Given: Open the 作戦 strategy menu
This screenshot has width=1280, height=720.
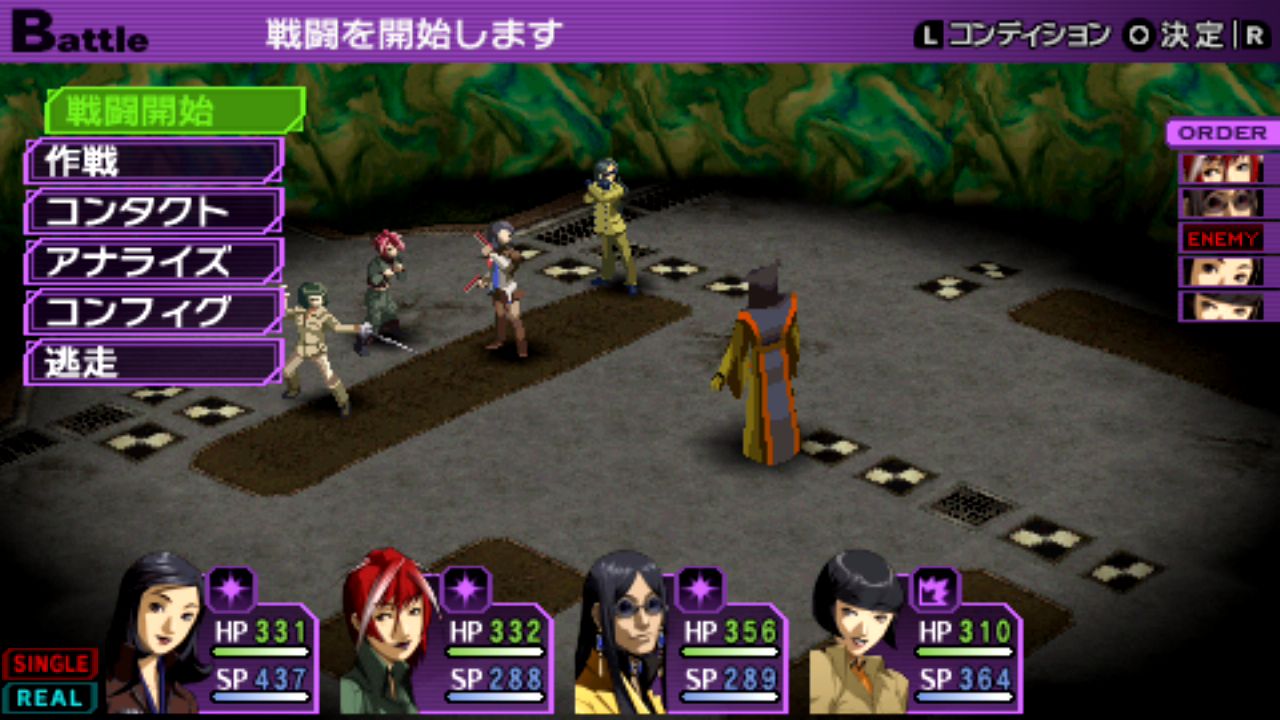Looking at the screenshot, I should [154, 161].
